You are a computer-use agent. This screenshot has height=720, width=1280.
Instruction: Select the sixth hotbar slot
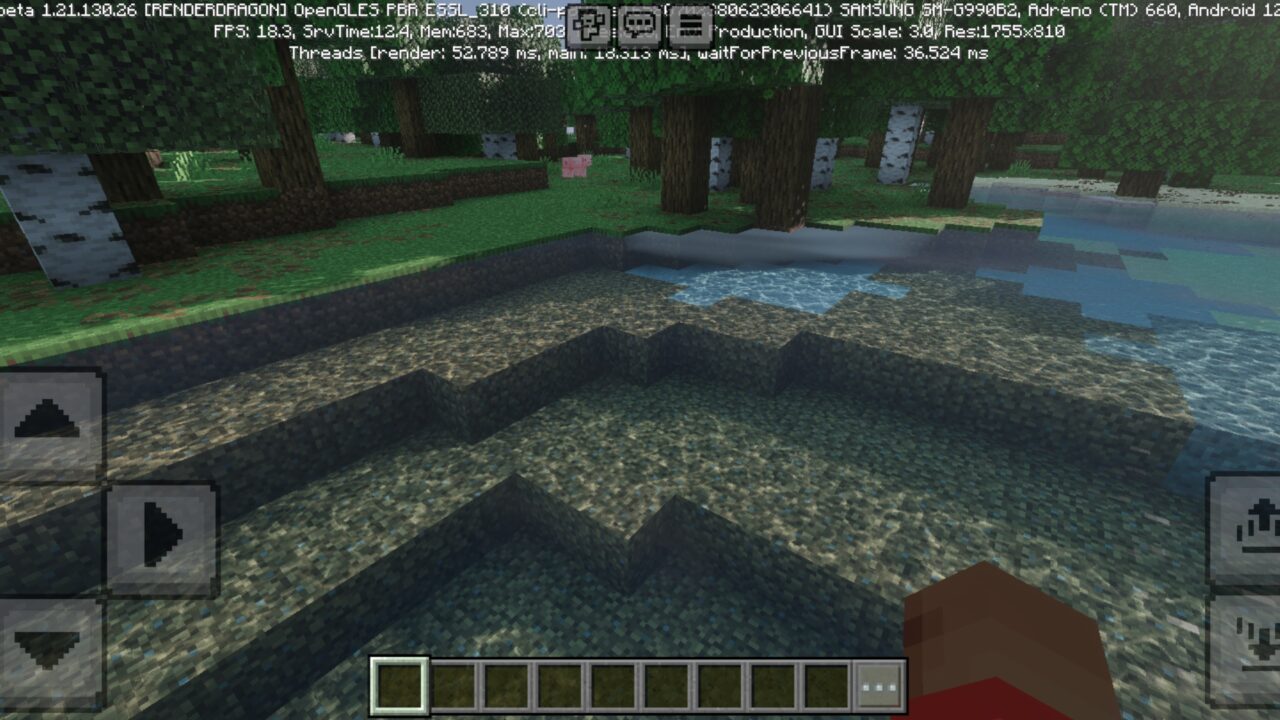pyautogui.click(x=667, y=684)
